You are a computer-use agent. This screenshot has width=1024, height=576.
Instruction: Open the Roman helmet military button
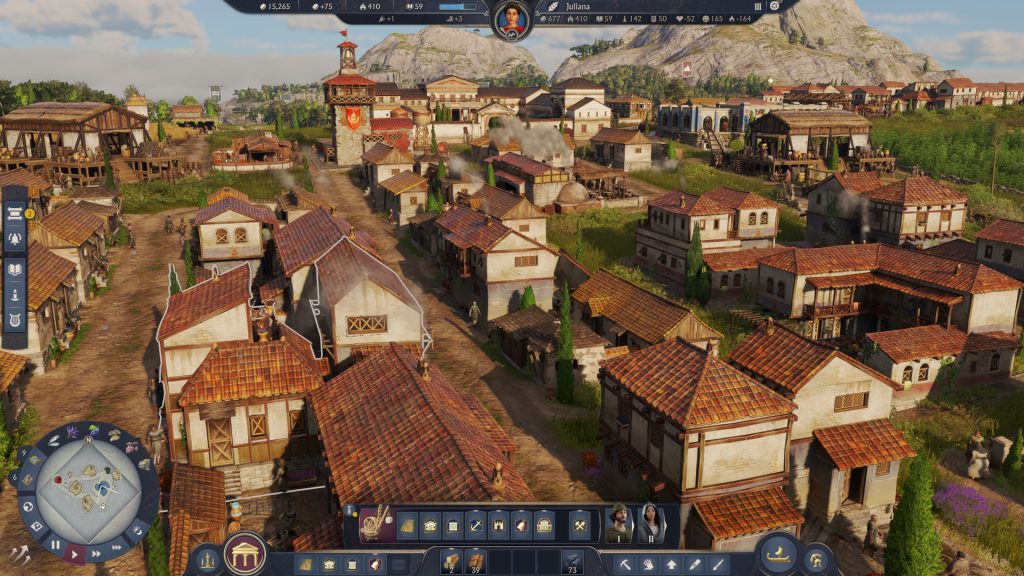817,559
